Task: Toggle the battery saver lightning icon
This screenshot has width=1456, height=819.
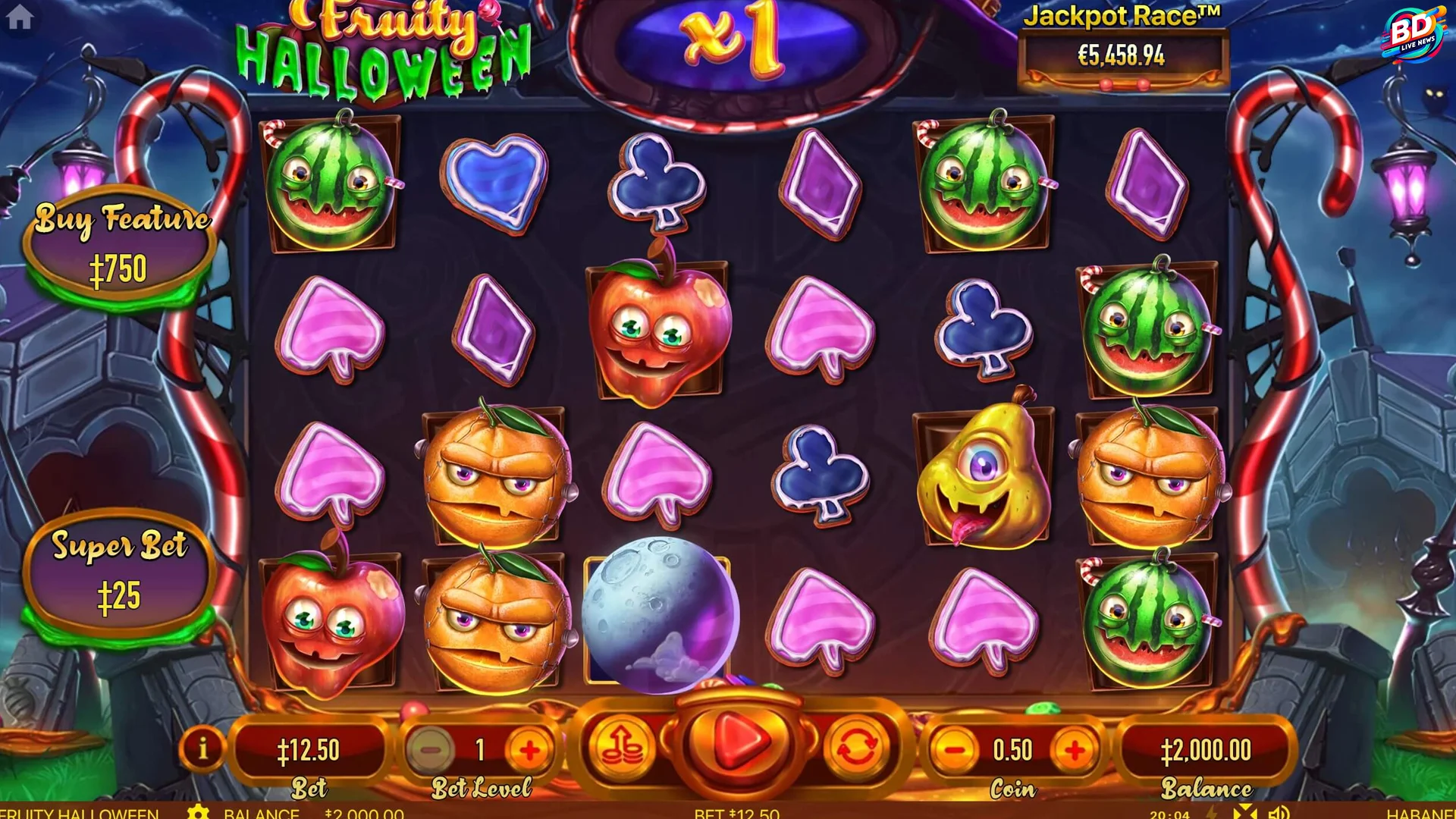Action: click(x=1211, y=812)
